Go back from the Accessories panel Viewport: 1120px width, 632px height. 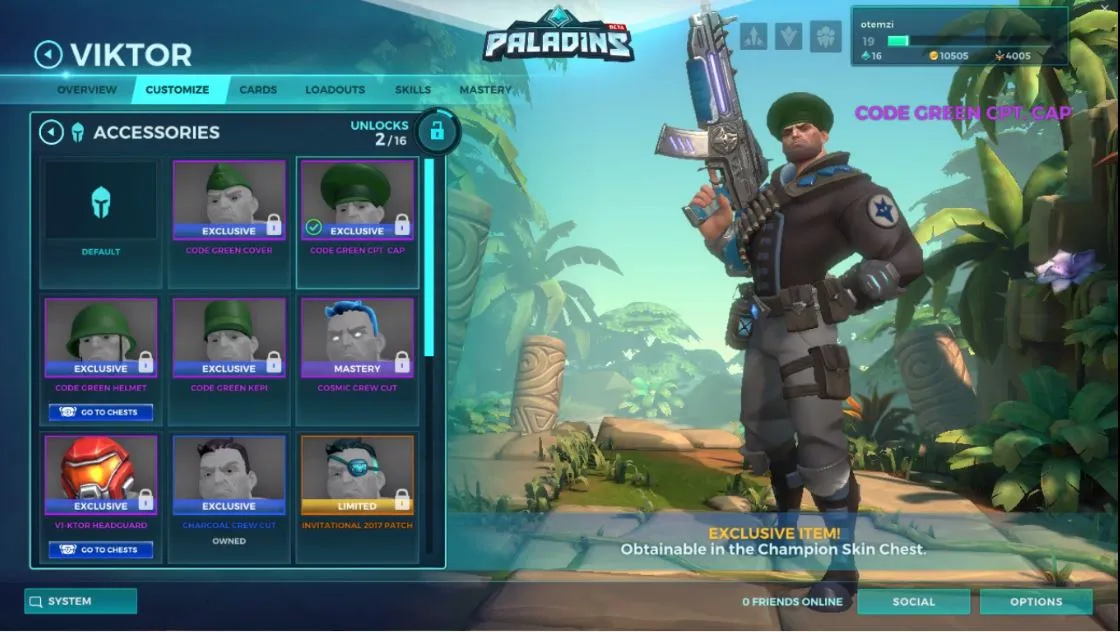pyautogui.click(x=51, y=132)
